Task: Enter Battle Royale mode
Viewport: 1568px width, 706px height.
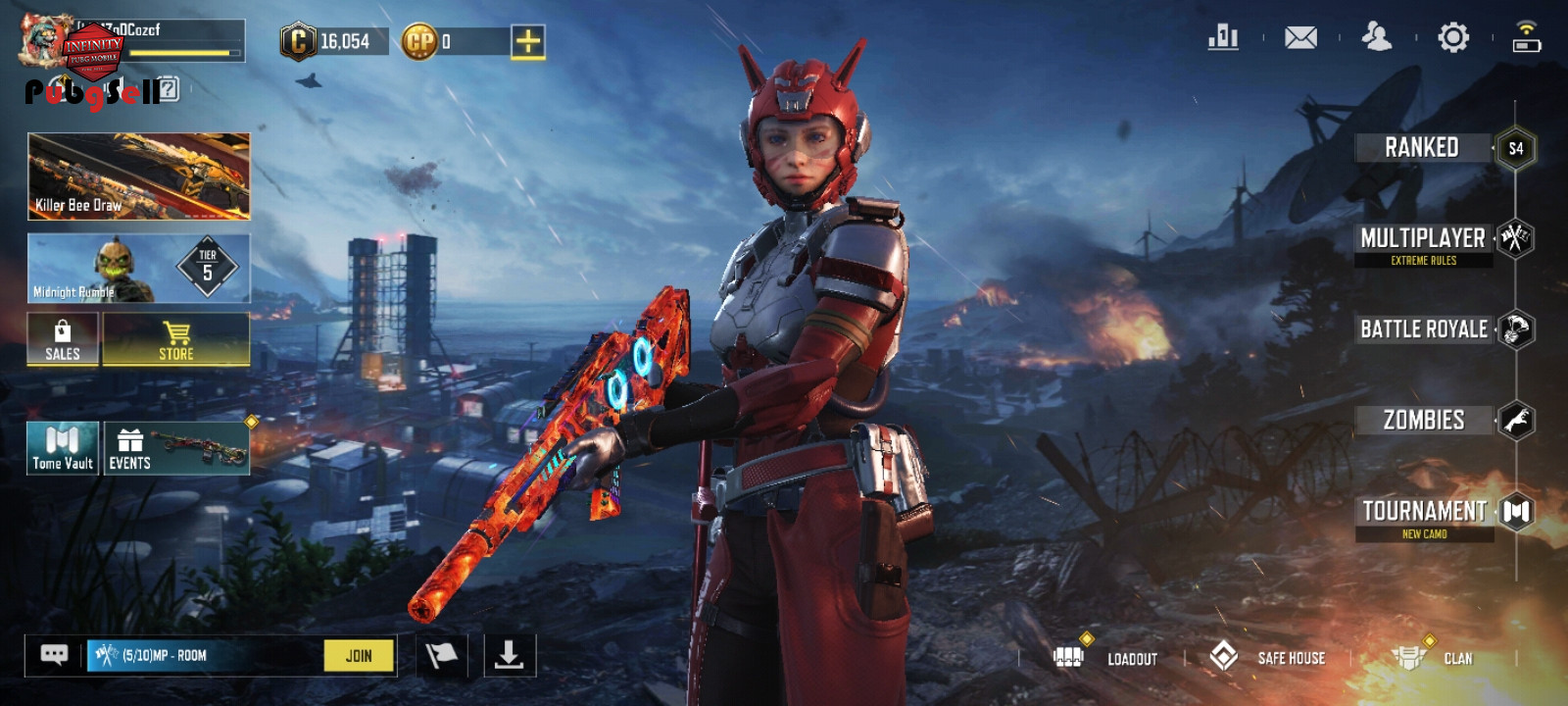Action: tap(1425, 329)
